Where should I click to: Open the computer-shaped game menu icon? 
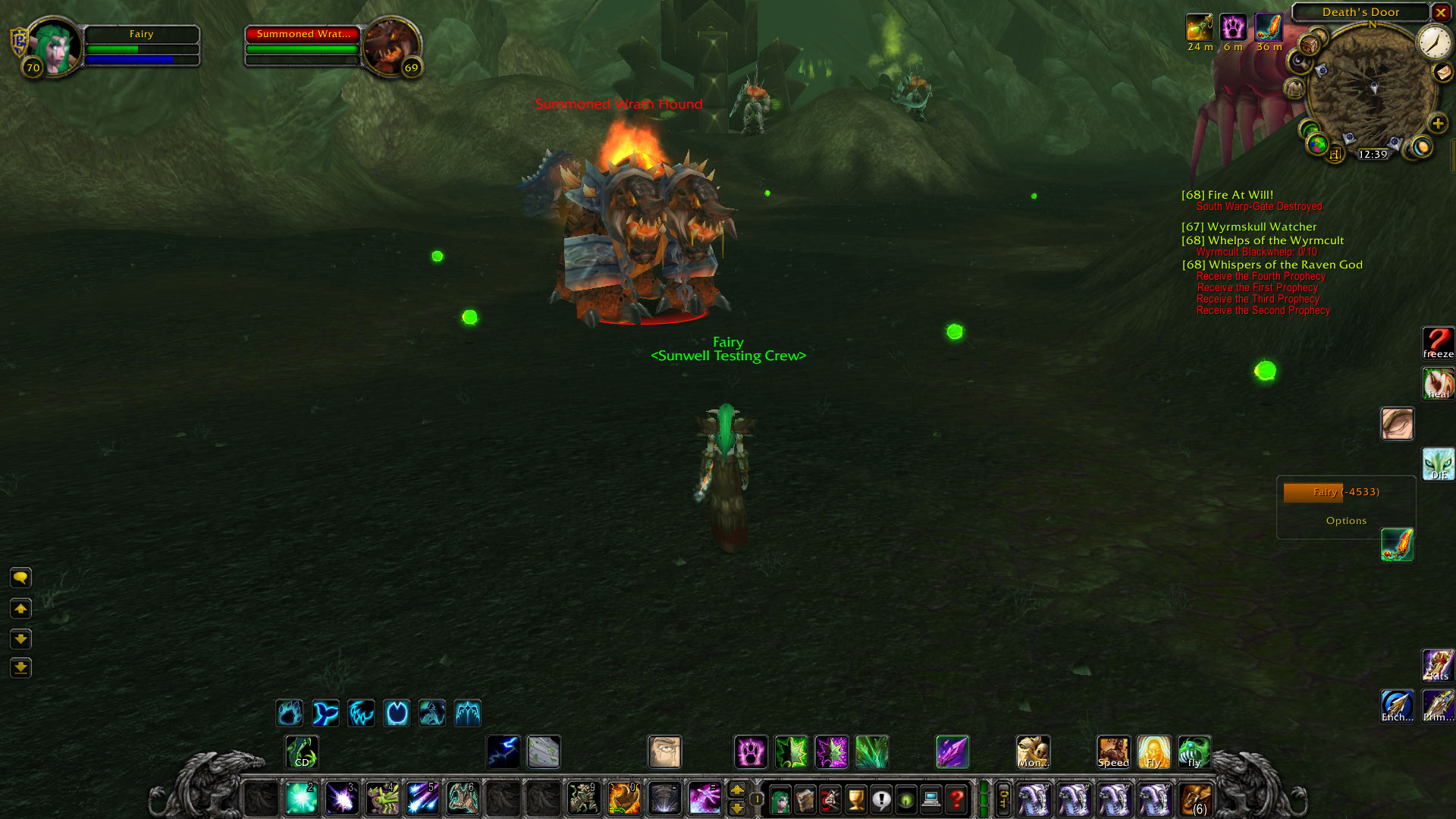click(x=931, y=800)
